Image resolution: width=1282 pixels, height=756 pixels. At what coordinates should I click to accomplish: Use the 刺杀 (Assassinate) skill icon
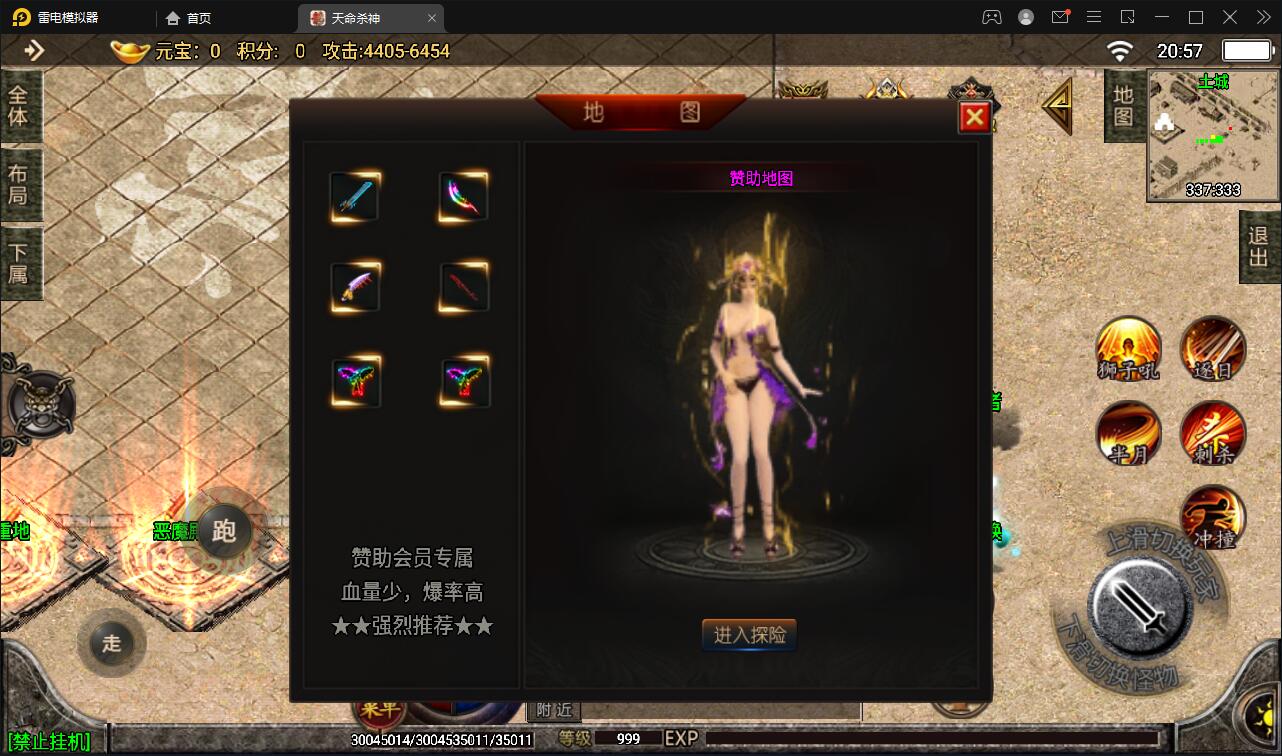pyautogui.click(x=1212, y=434)
